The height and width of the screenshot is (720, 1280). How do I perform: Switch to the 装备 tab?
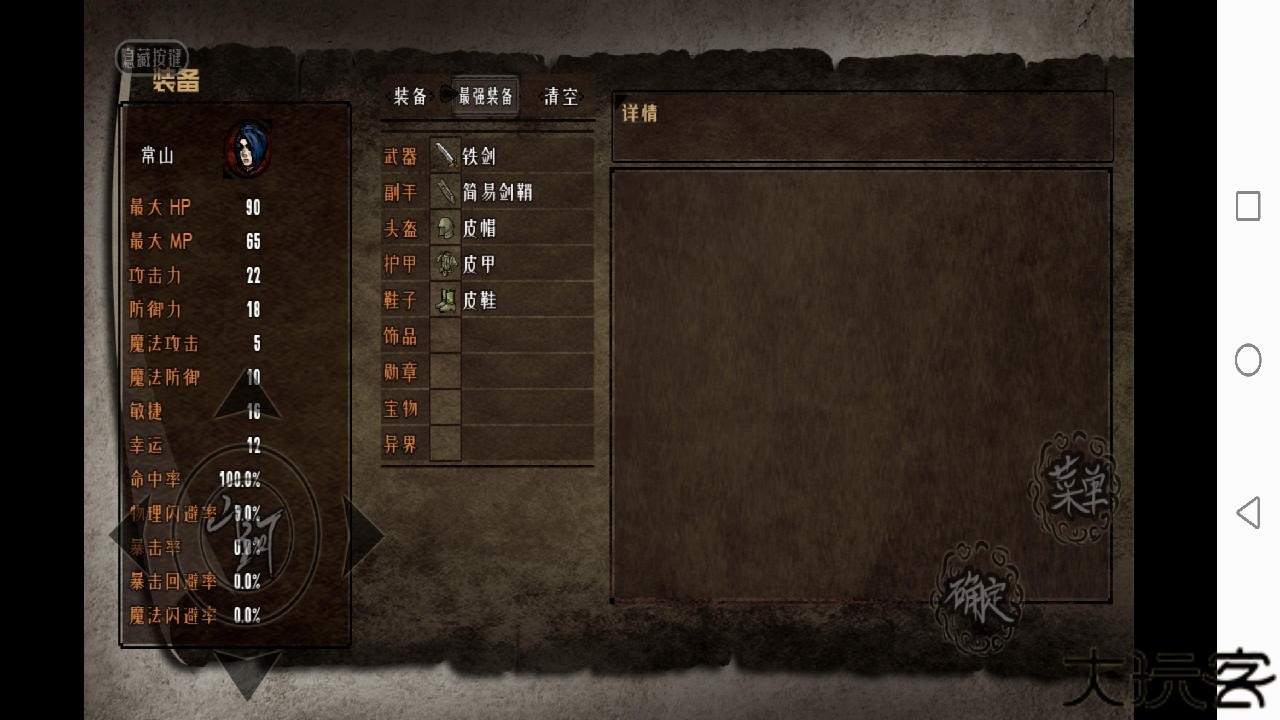point(410,96)
